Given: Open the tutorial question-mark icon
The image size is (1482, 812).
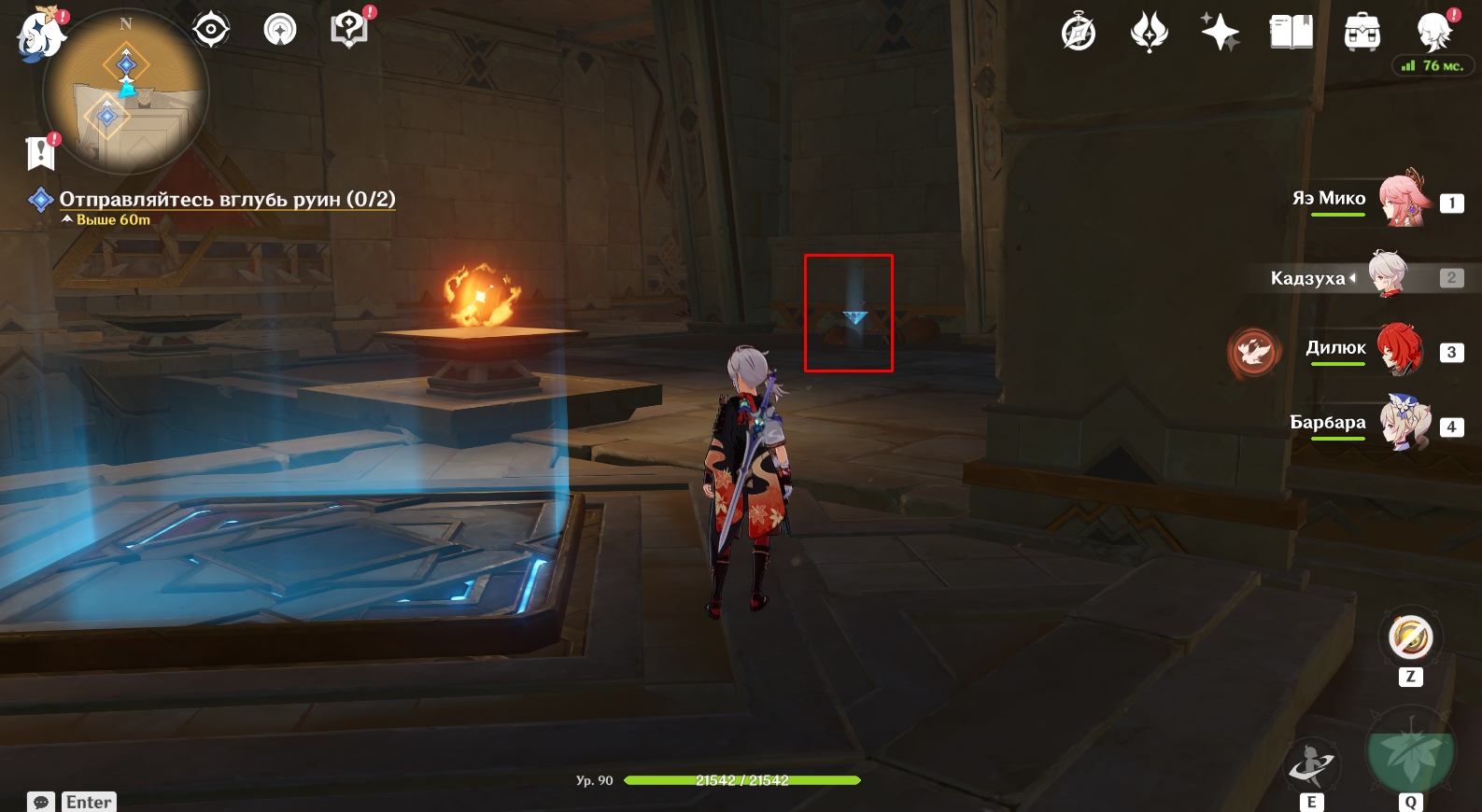Looking at the screenshot, I should [349, 30].
